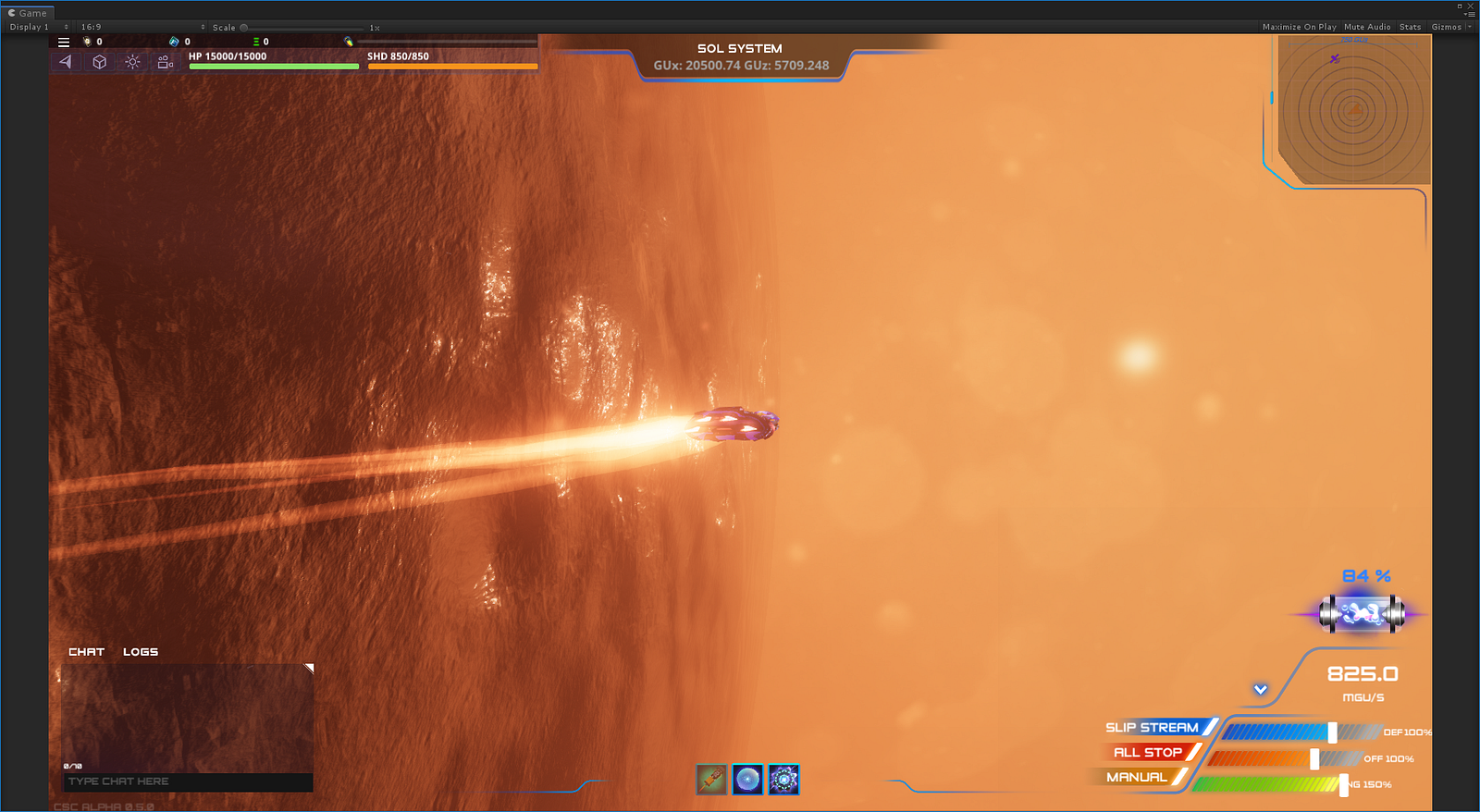Hit the All Stop button
The width and height of the screenshot is (1480, 812).
(x=1148, y=753)
